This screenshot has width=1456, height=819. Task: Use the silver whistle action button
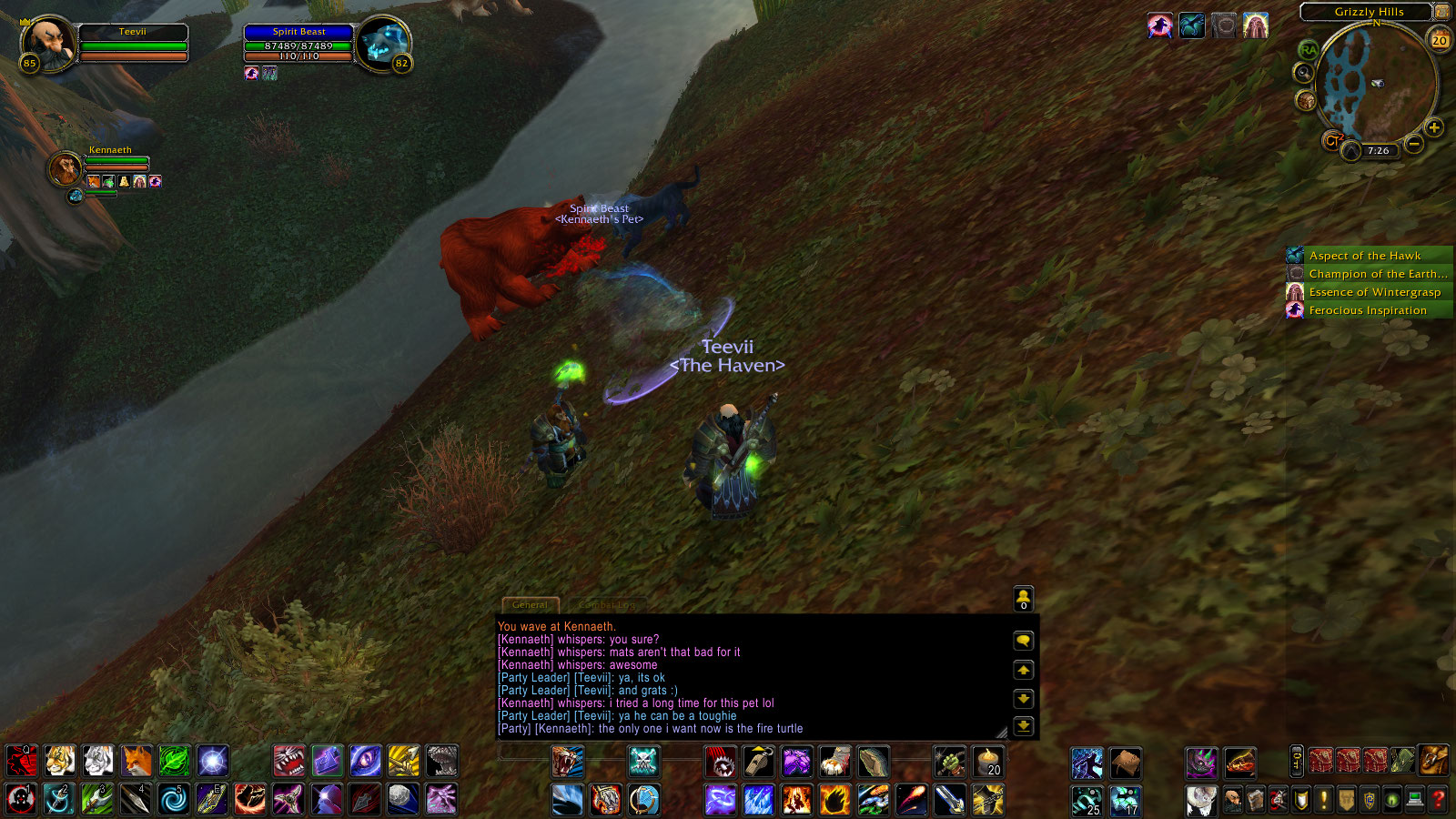pos(758,762)
